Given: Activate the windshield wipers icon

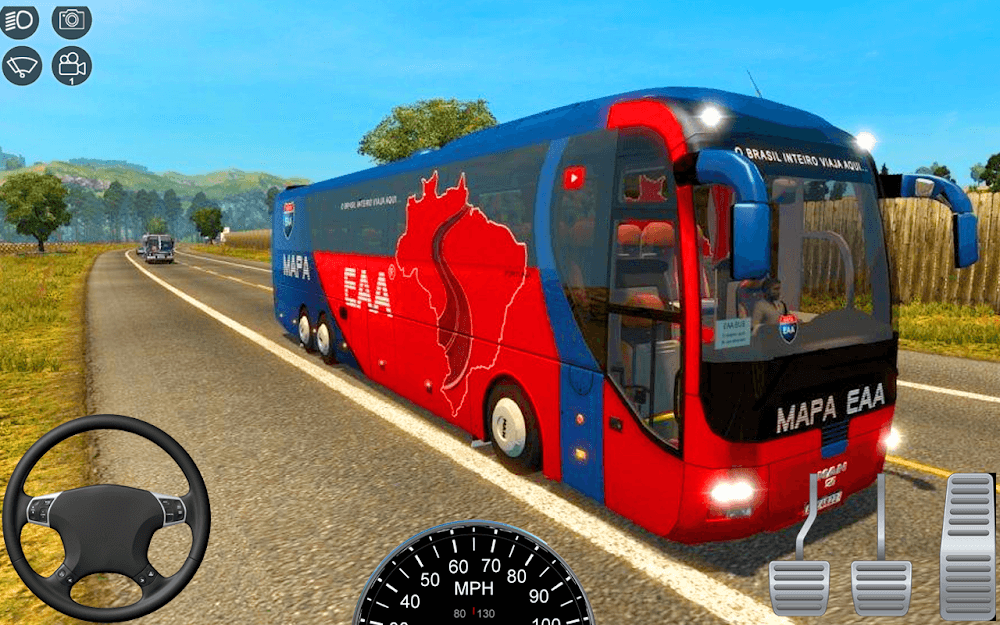Looking at the screenshot, I should pyautogui.click(x=21, y=66).
